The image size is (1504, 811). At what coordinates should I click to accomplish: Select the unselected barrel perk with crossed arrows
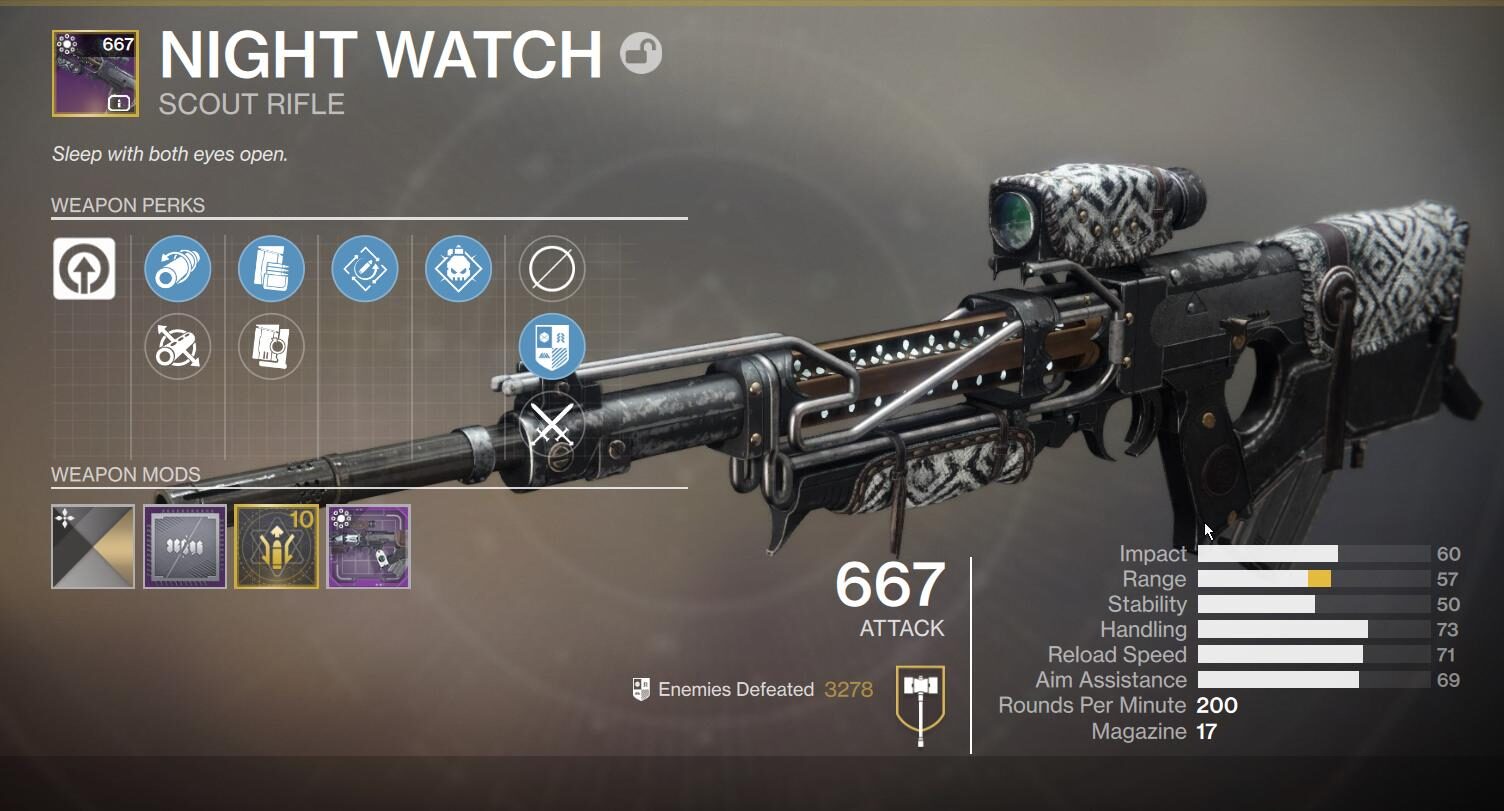coord(177,347)
